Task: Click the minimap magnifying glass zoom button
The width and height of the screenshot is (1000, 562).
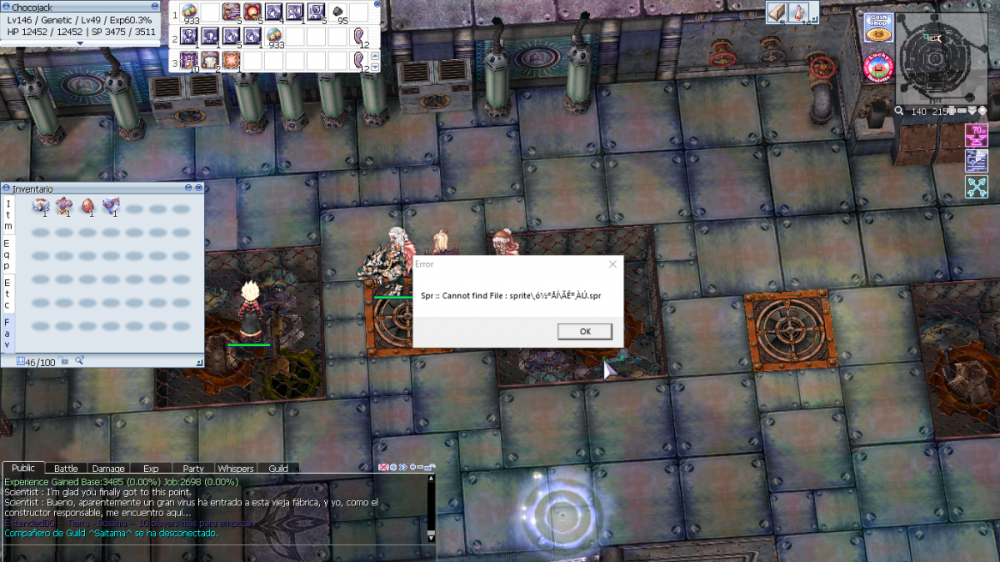Action: pos(900,111)
